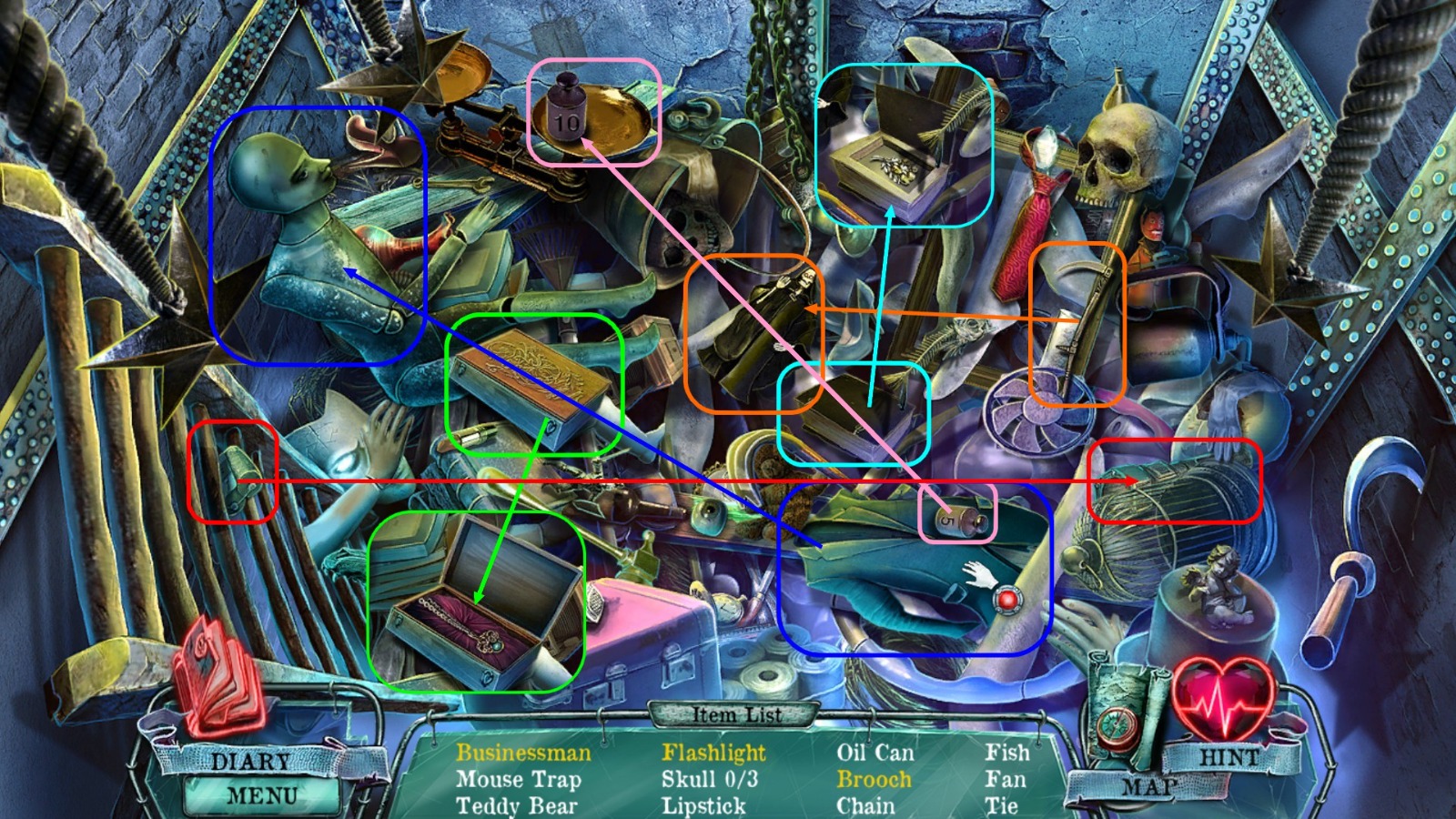Select the 'Mouse Trap' entry
Viewport: 1456px width, 819px height.
[x=519, y=779]
